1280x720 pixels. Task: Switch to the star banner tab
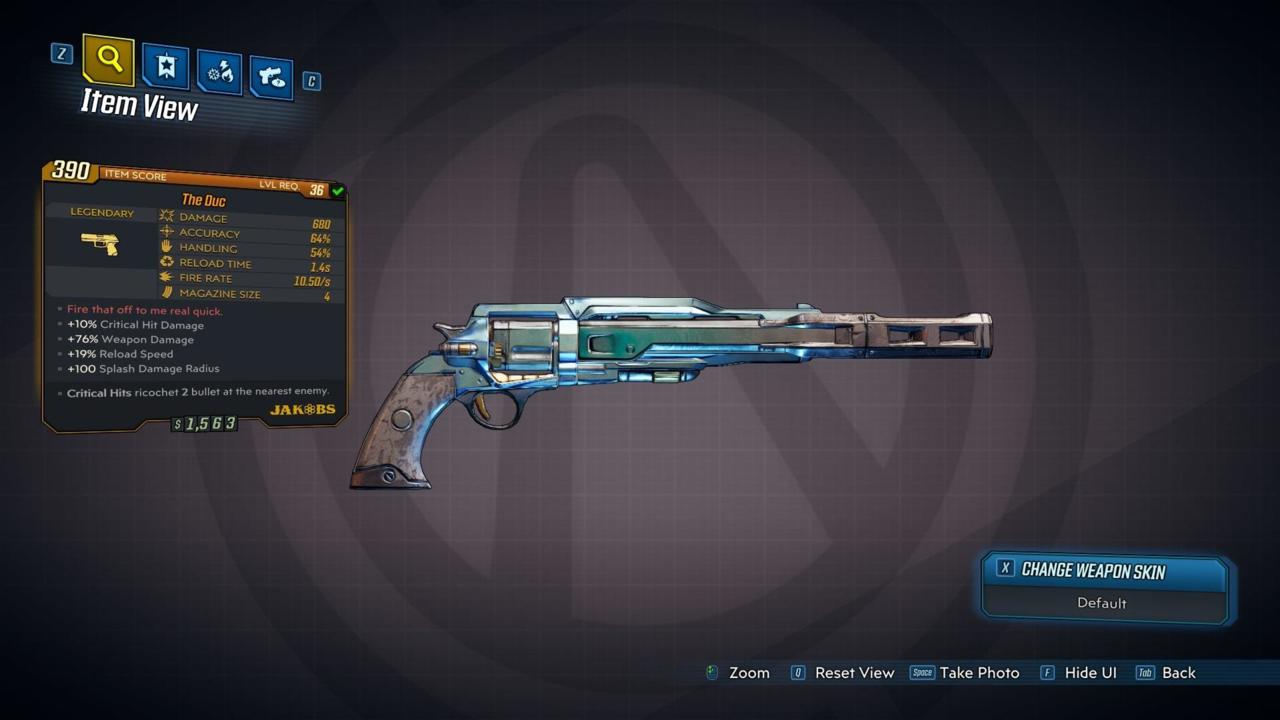tap(165, 67)
